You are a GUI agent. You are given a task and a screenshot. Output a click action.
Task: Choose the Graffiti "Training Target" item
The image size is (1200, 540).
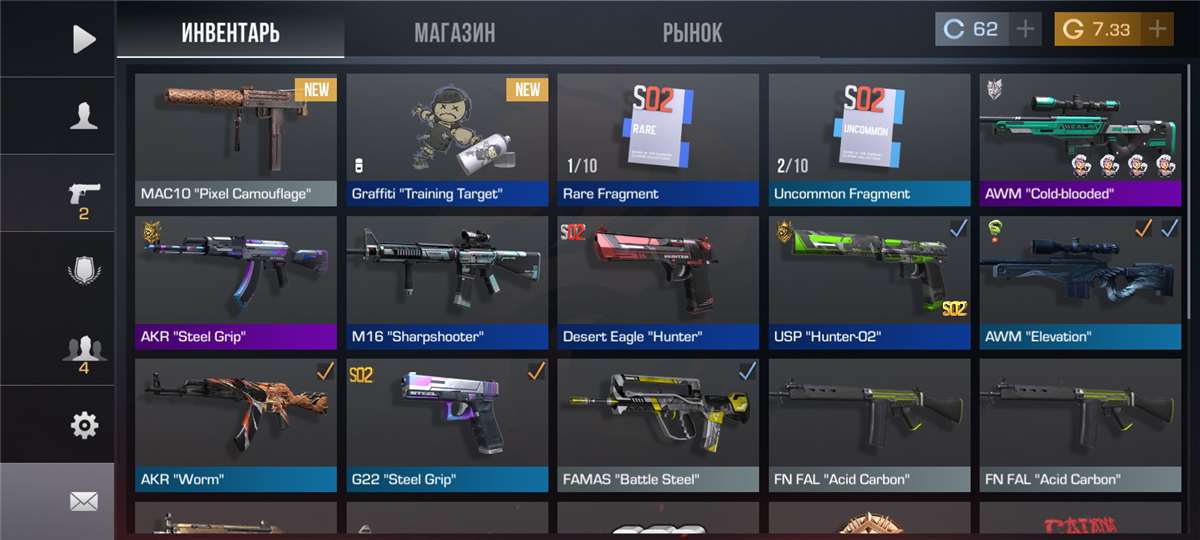pos(447,139)
